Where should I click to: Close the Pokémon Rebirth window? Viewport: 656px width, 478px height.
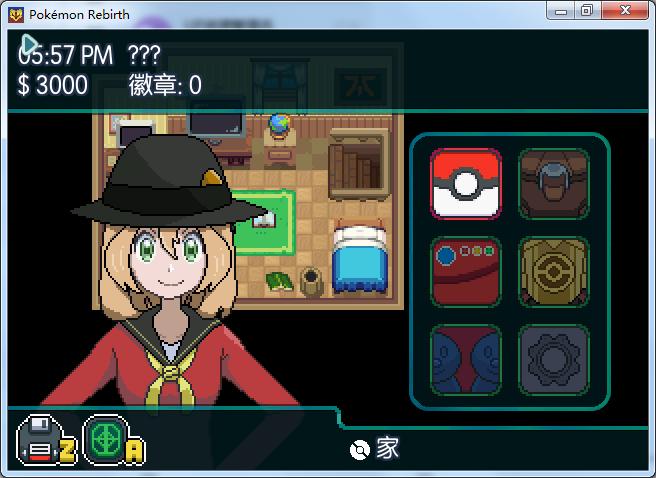tap(627, 12)
